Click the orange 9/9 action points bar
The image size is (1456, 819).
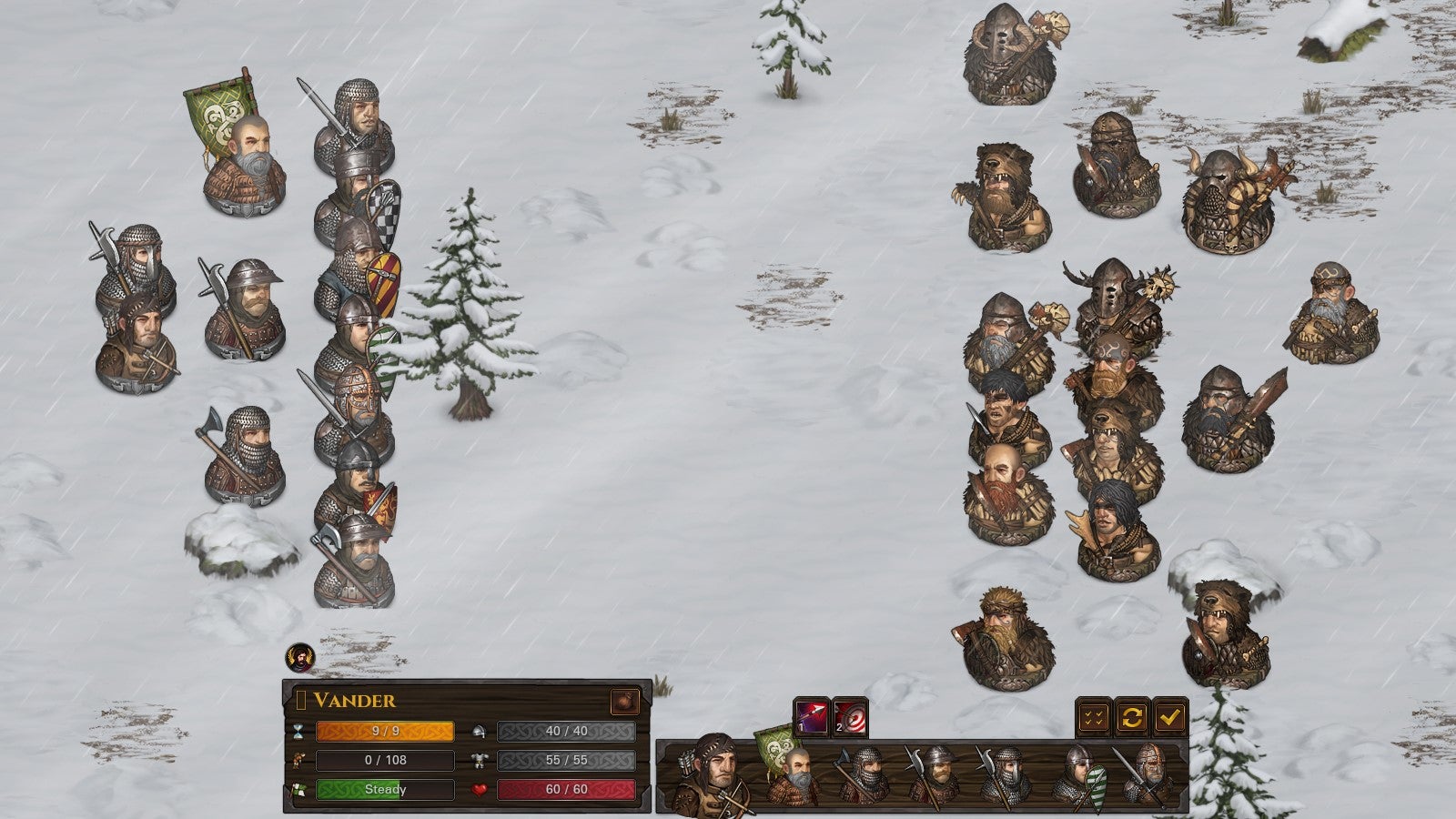[x=385, y=732]
